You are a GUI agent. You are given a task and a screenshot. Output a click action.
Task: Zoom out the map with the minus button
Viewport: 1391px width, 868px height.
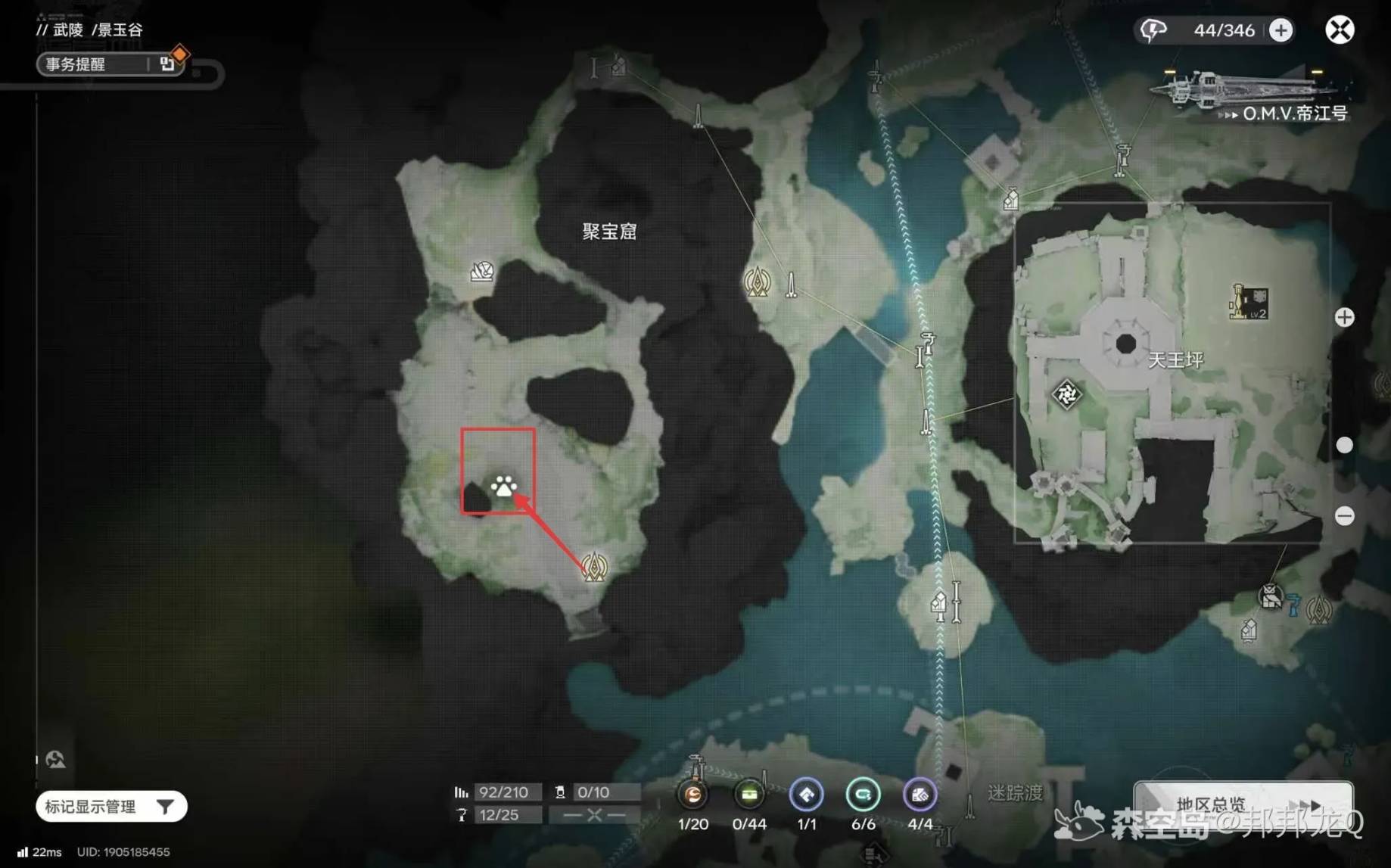click(x=1344, y=516)
